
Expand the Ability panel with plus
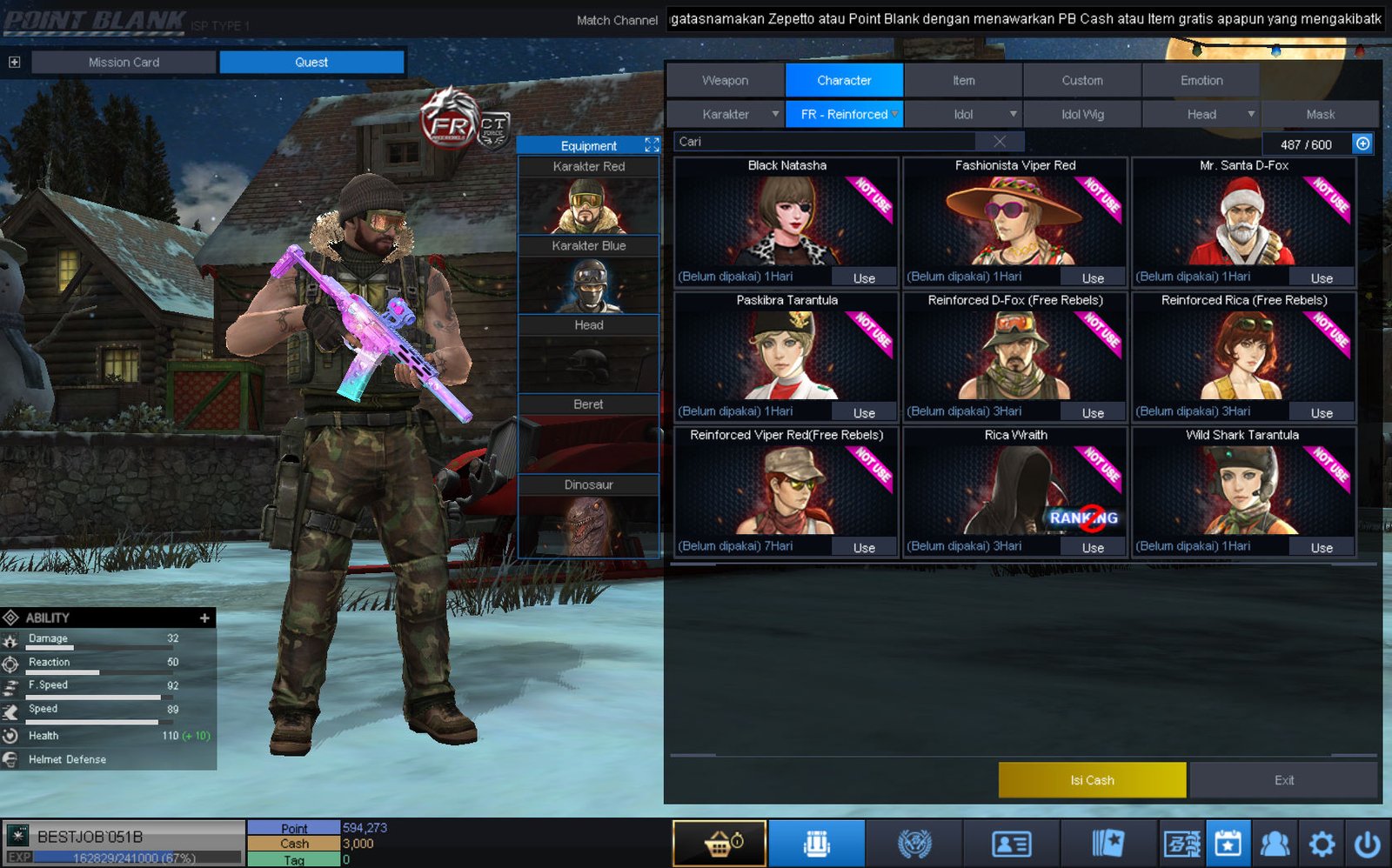pyautogui.click(x=204, y=618)
